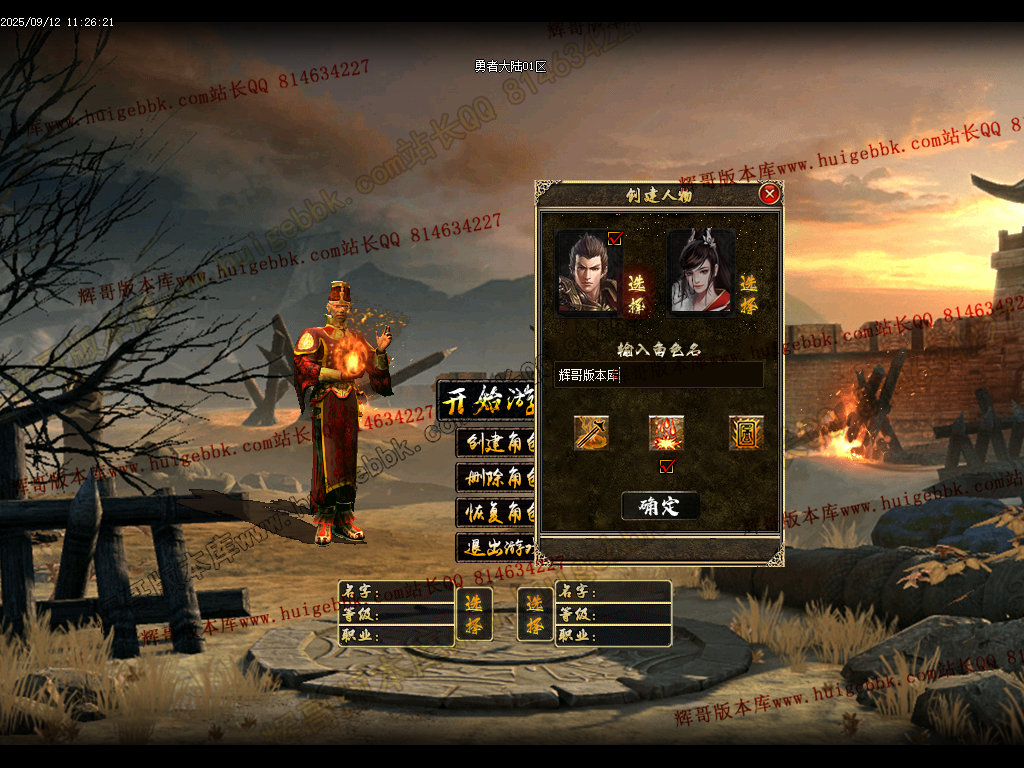The width and height of the screenshot is (1024, 768).
Task: Click 选择 for the right character slot
Action: click(535, 613)
